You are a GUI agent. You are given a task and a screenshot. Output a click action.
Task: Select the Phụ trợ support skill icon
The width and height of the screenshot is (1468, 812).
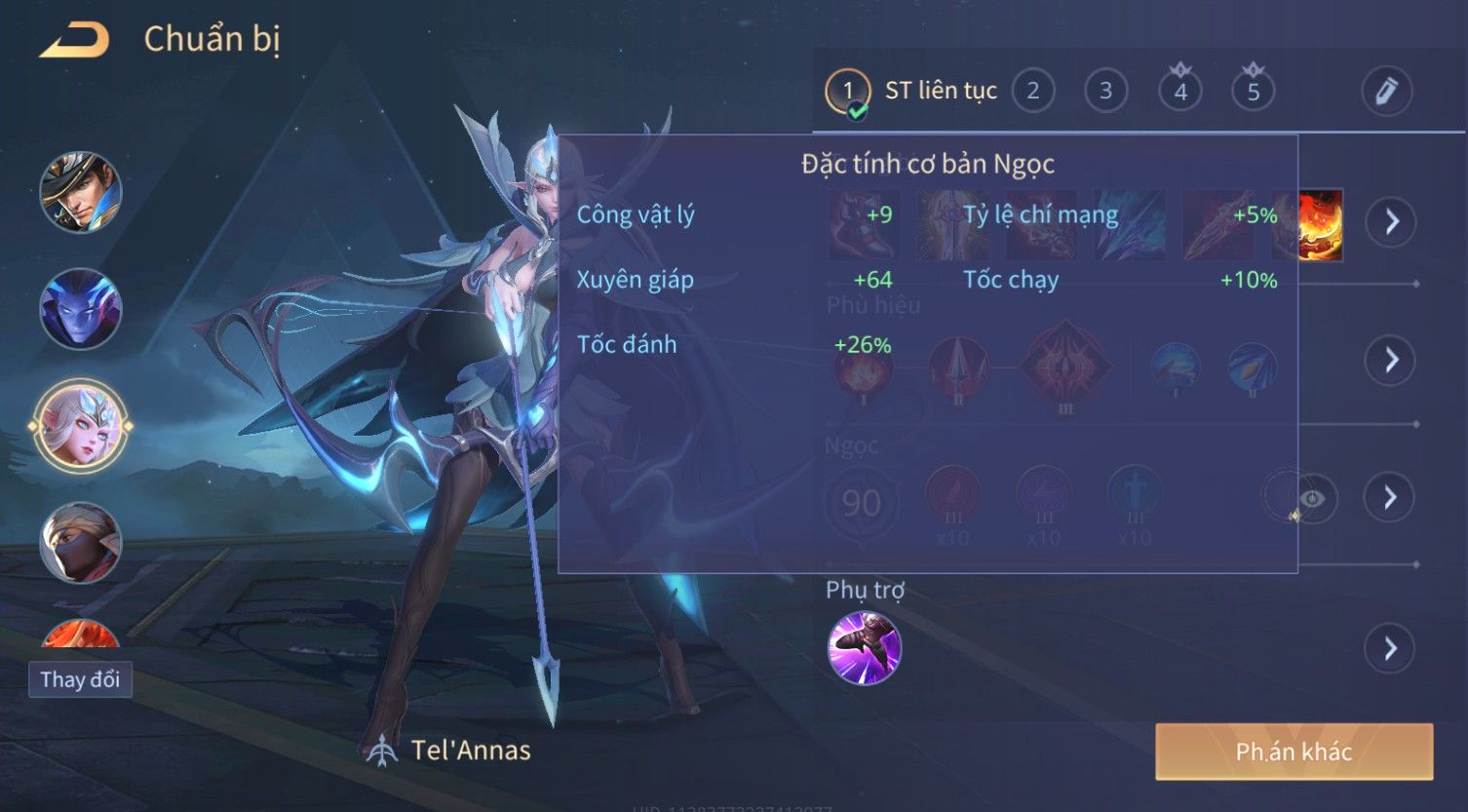point(864,648)
